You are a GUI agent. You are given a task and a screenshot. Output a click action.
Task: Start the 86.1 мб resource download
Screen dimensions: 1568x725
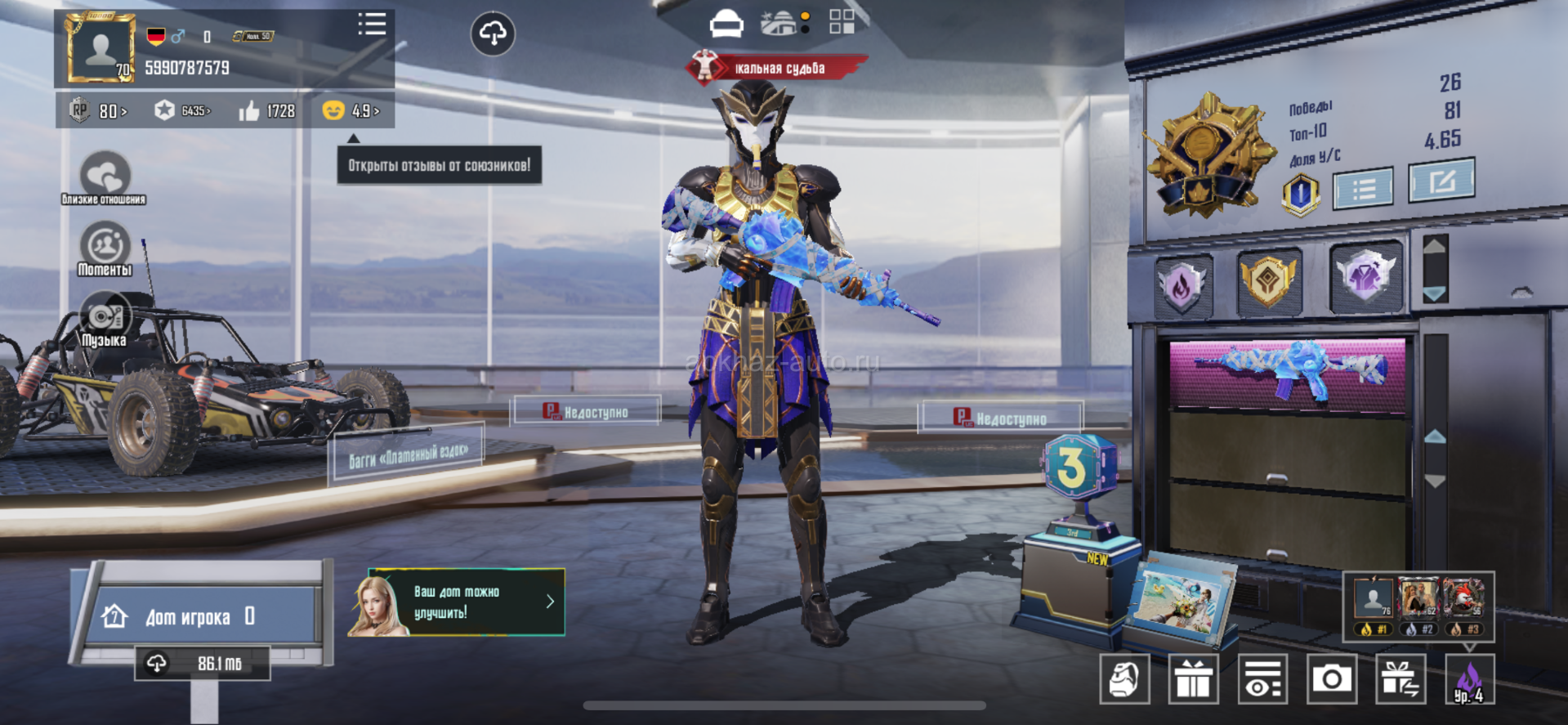click(x=202, y=663)
